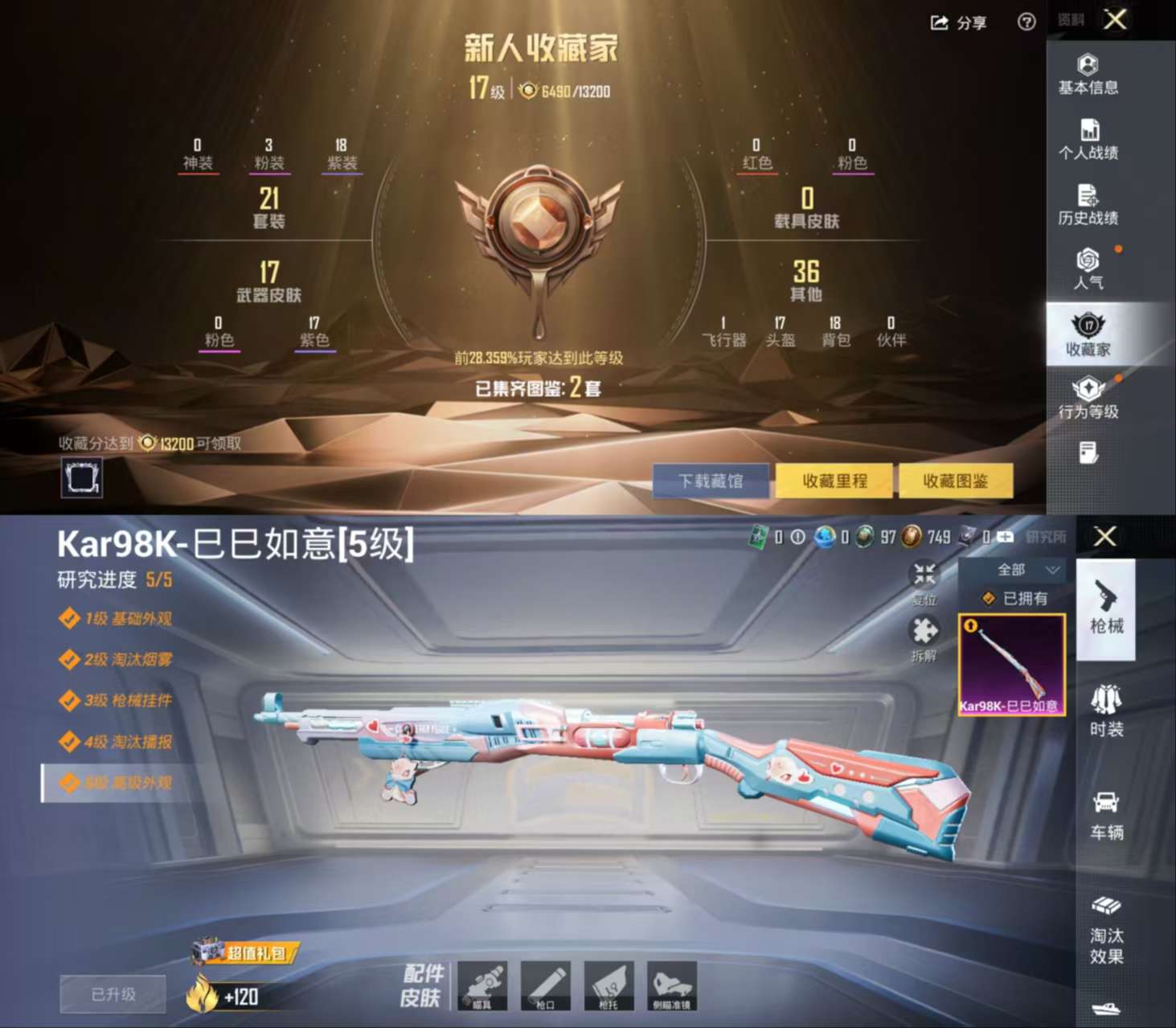Expand the 全部 filter dropdown
The height and width of the screenshot is (1028, 1176).
click(x=1015, y=570)
